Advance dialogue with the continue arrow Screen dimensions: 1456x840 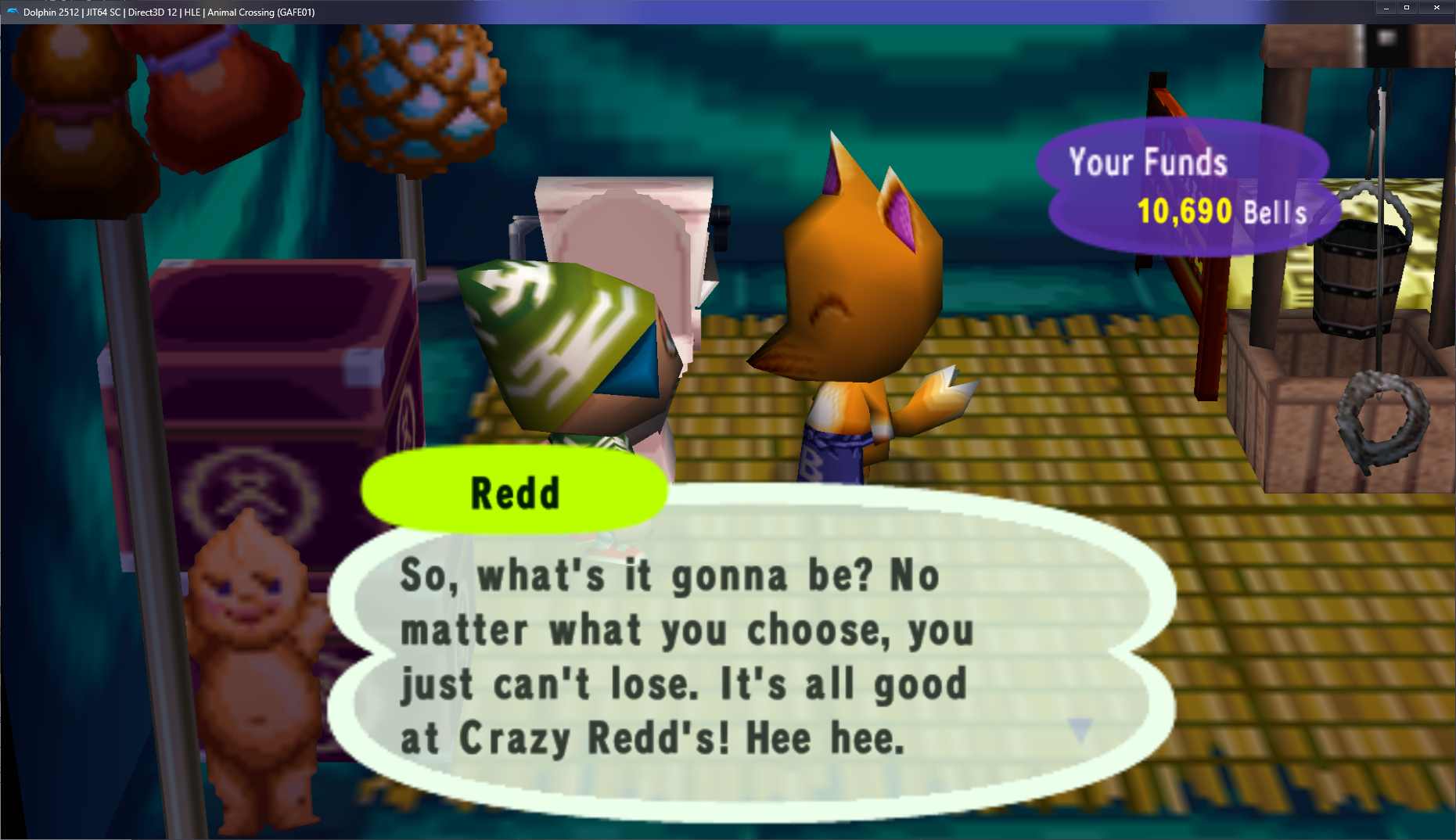click(1080, 729)
